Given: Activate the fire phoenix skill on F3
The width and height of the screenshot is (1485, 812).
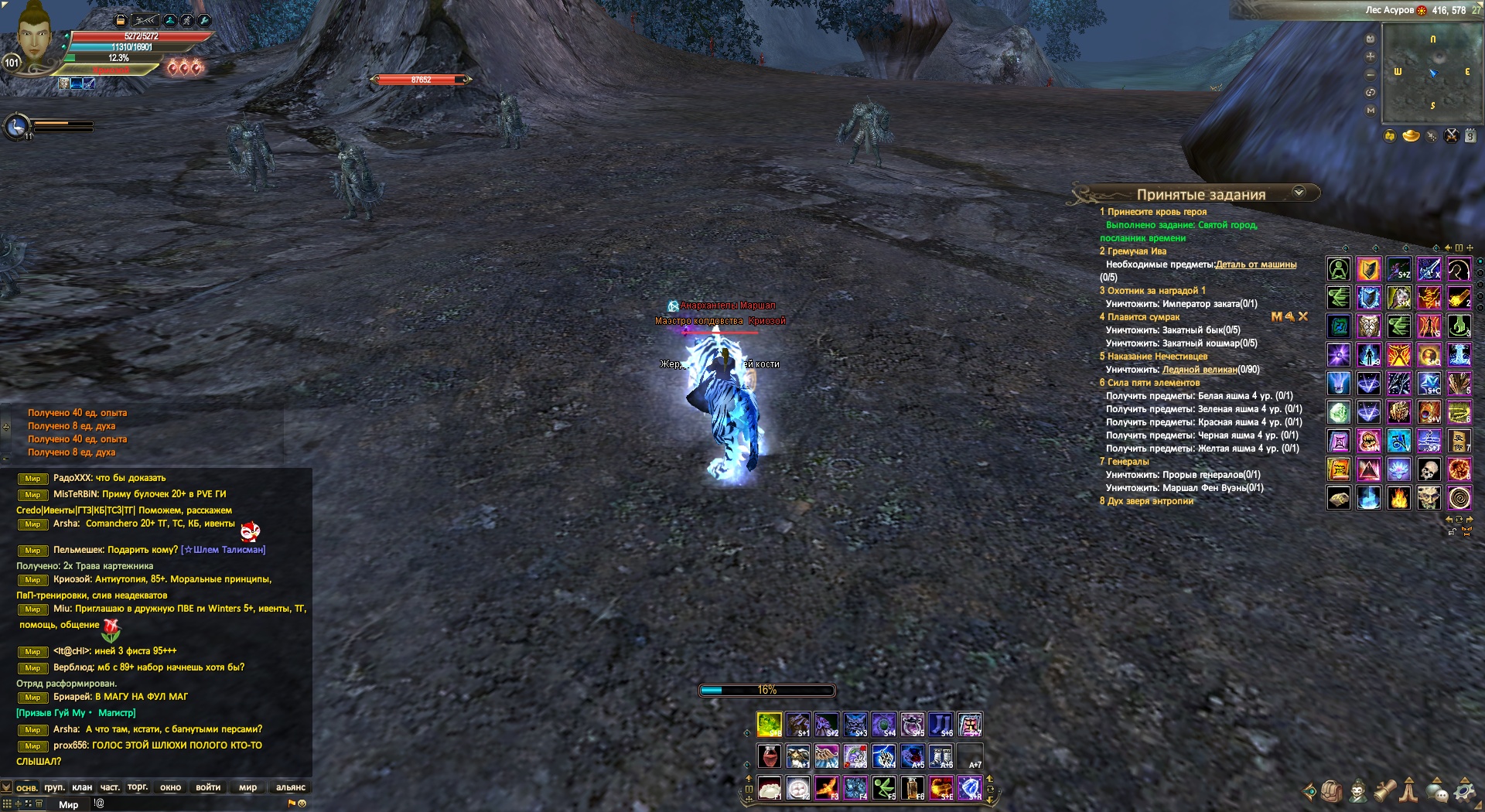Looking at the screenshot, I should tap(827, 788).
